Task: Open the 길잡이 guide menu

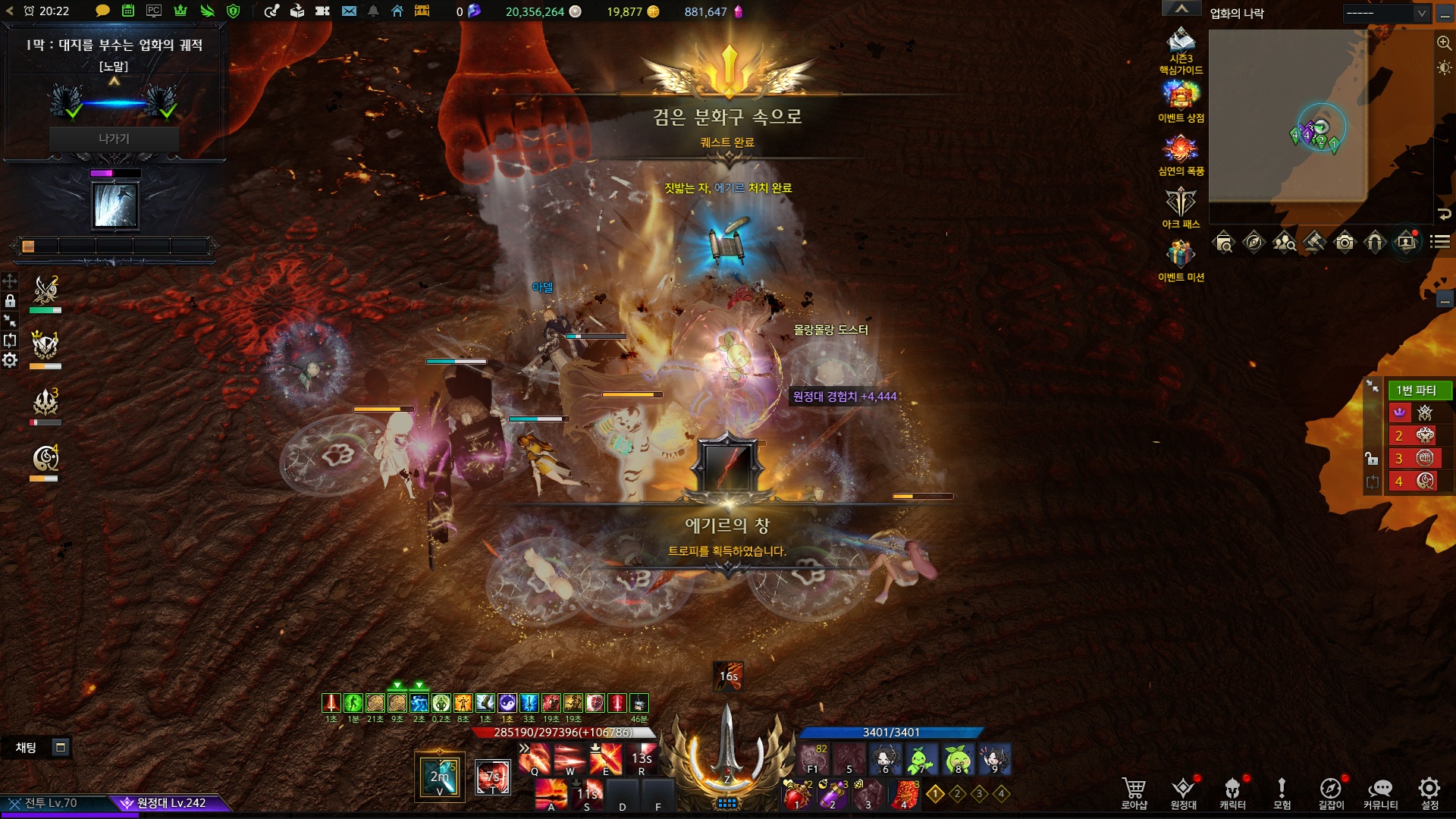Action: pyautogui.click(x=1331, y=792)
